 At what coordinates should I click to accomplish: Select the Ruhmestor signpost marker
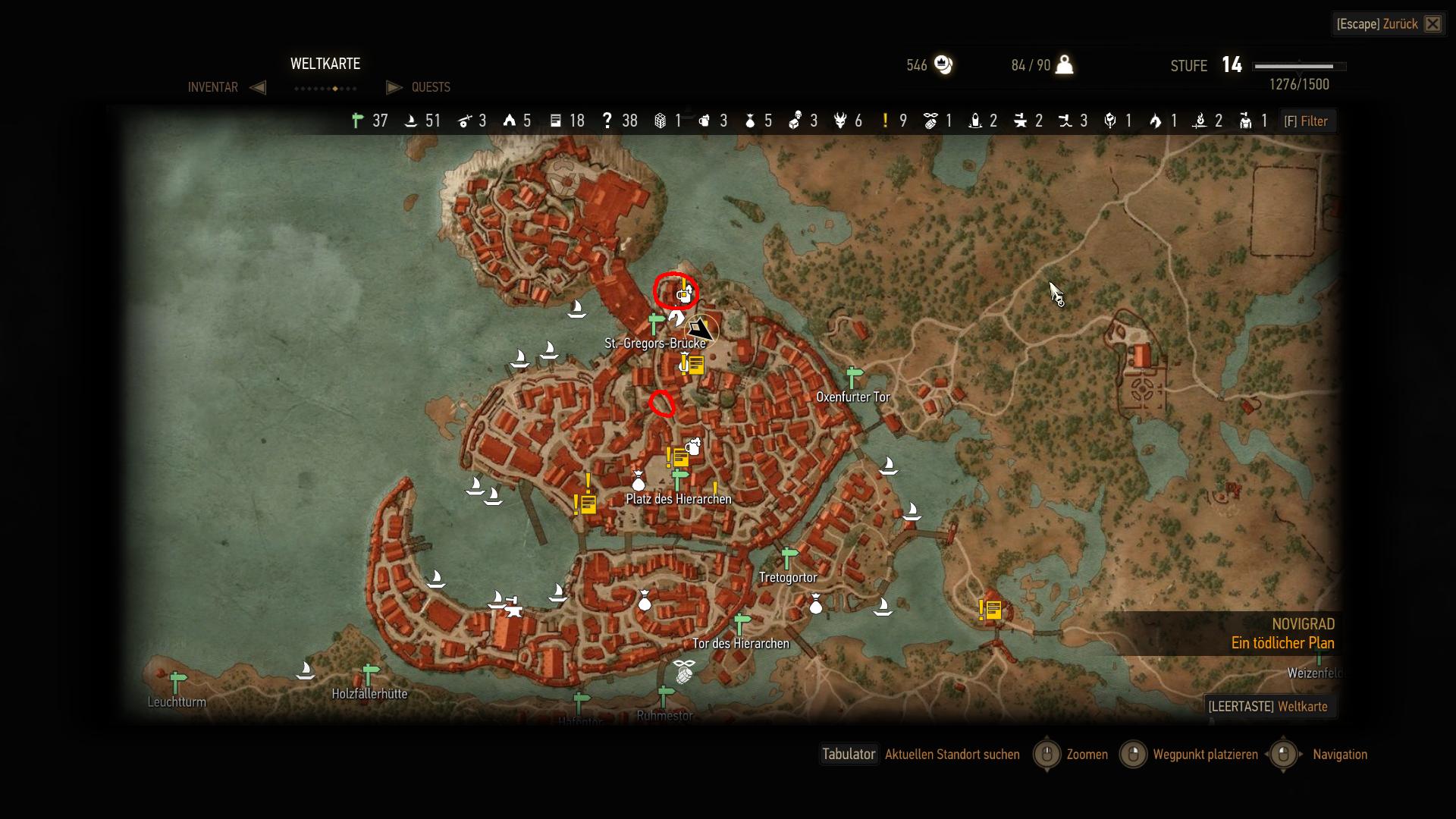(665, 695)
